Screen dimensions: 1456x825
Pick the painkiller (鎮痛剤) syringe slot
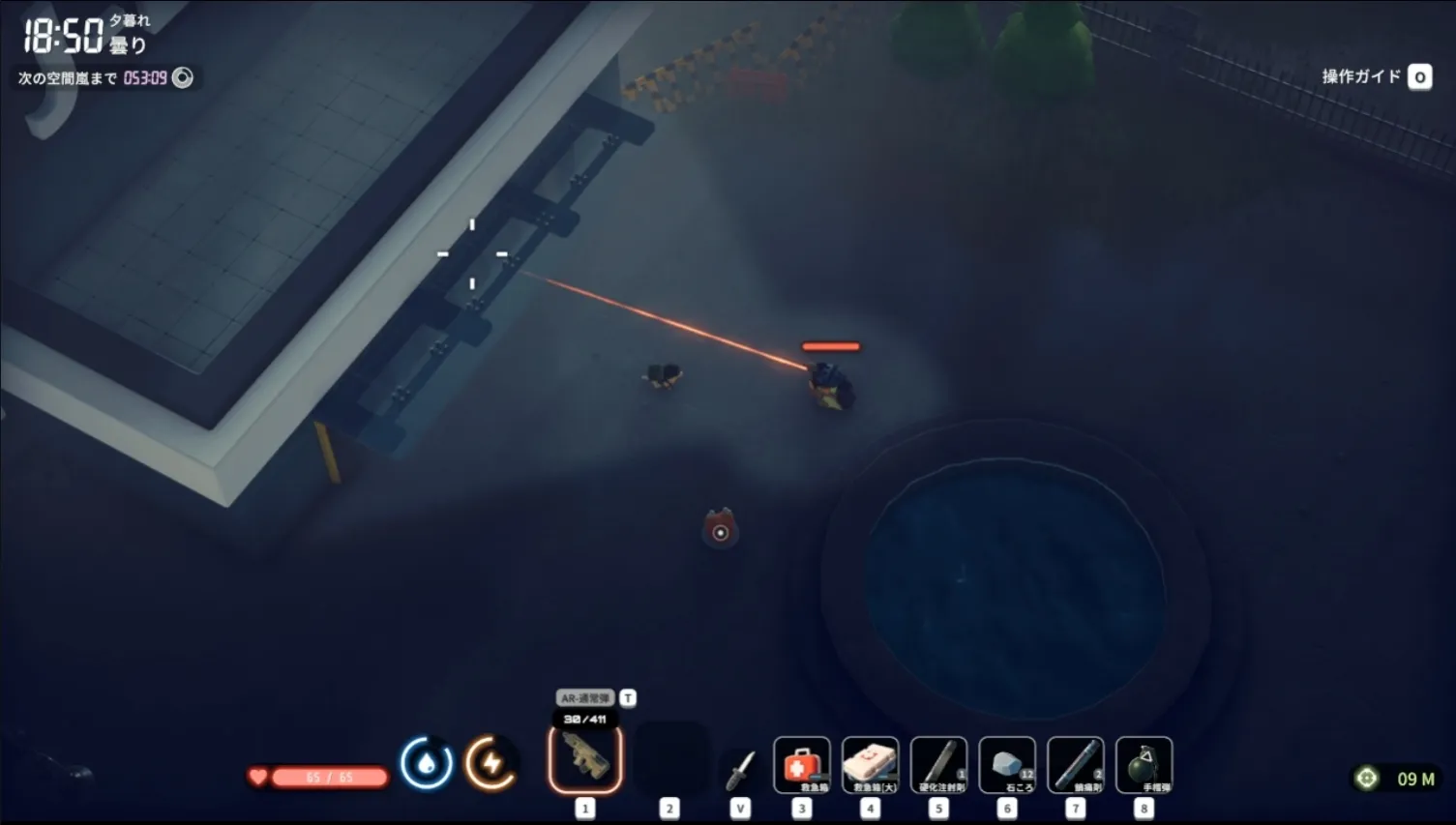[1076, 765]
